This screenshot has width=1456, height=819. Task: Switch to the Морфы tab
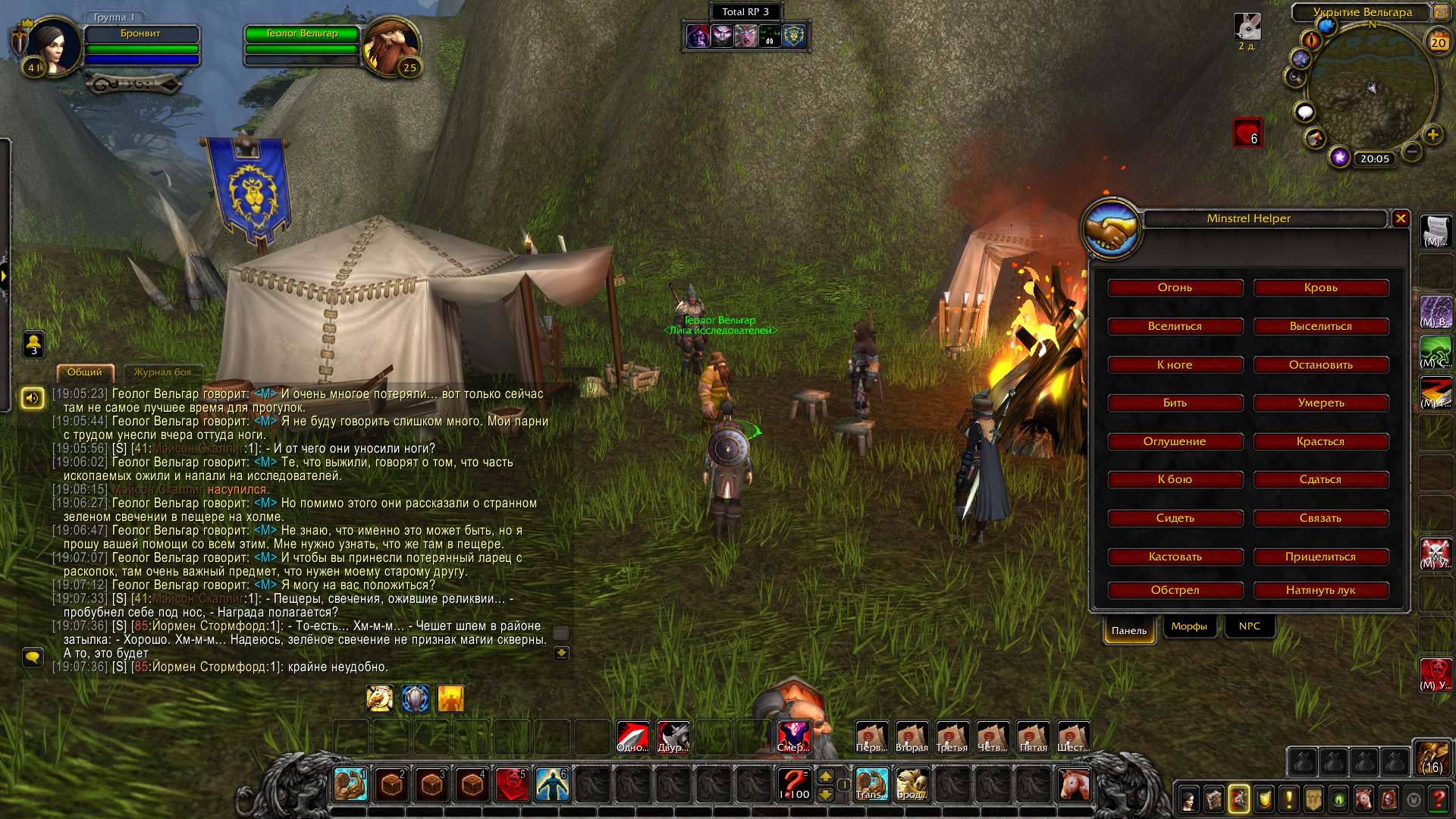[x=1188, y=626]
